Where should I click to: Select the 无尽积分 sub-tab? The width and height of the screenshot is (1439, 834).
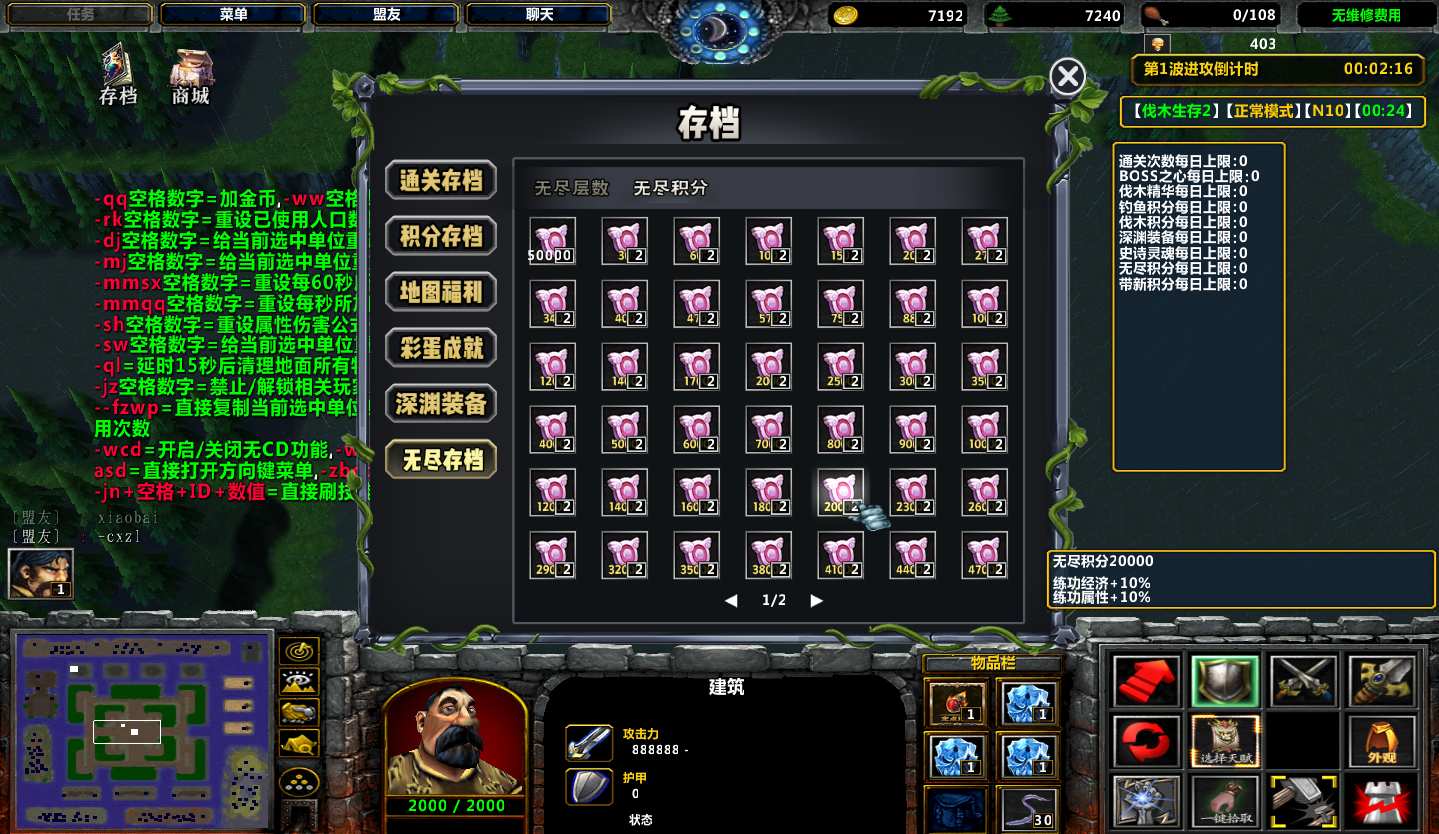coord(670,188)
